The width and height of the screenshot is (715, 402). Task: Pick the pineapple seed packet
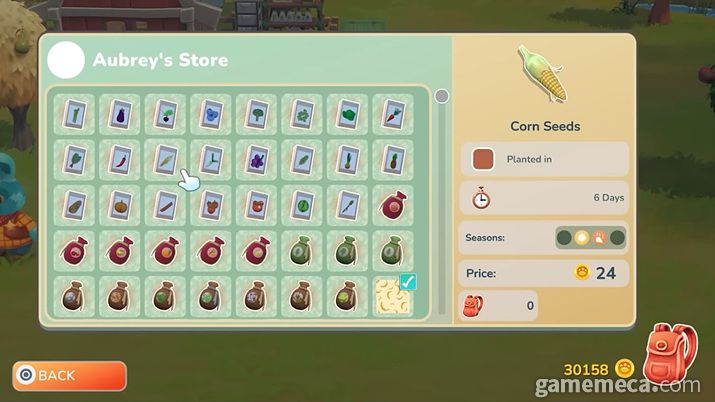392,159
